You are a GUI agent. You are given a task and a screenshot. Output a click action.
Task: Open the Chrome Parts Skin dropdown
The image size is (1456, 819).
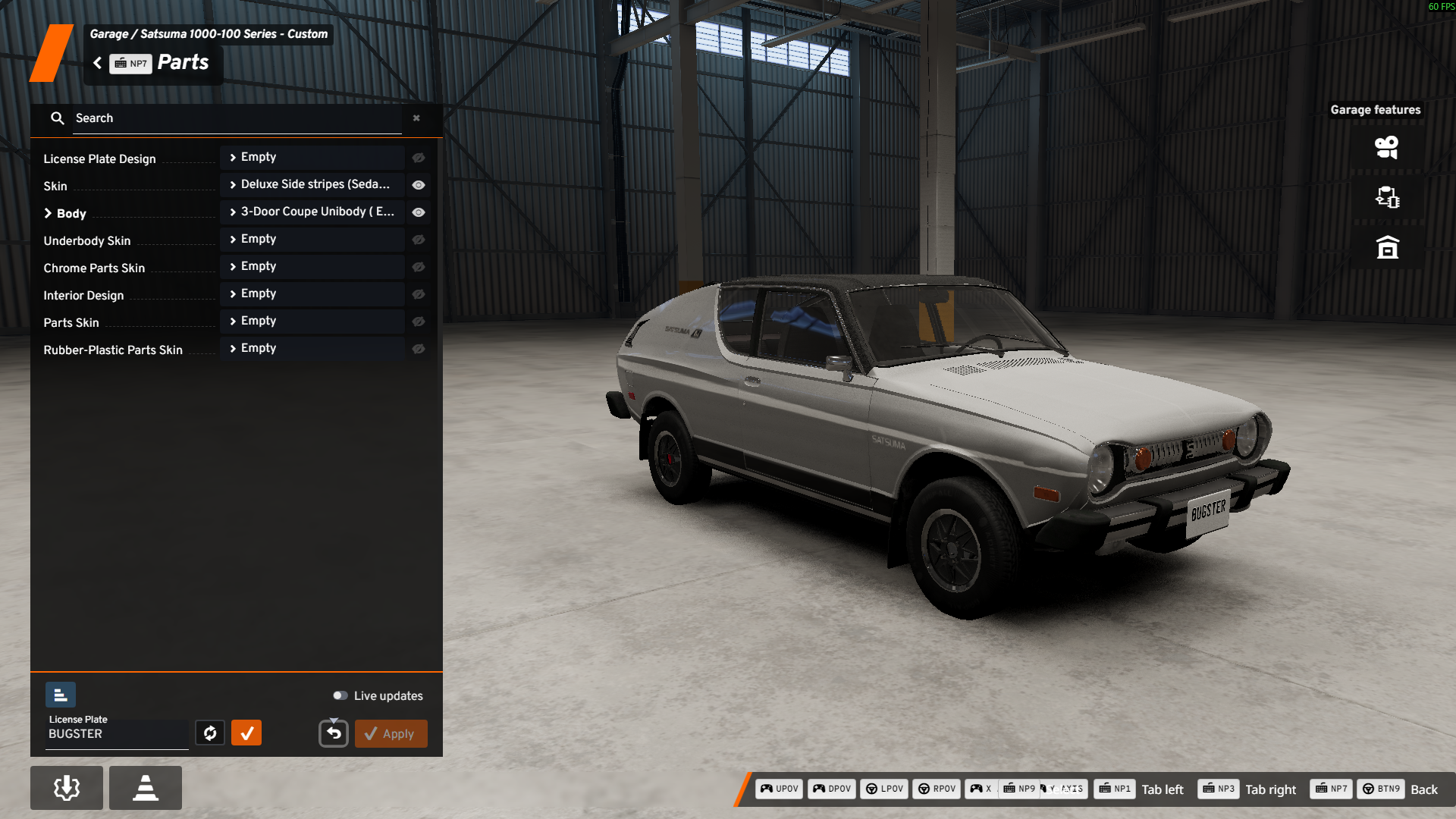(312, 267)
